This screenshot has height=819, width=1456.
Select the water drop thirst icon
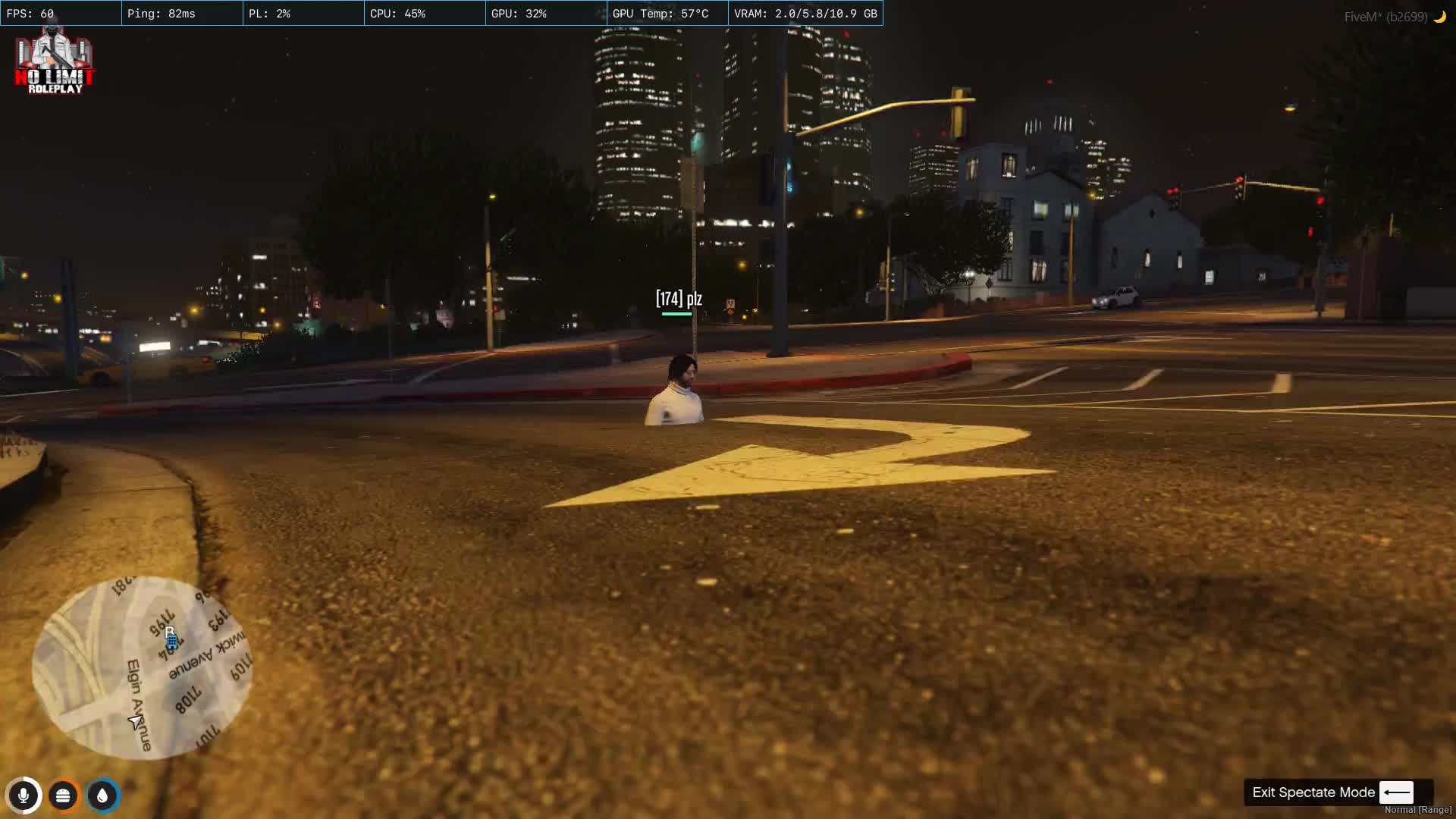(x=102, y=795)
